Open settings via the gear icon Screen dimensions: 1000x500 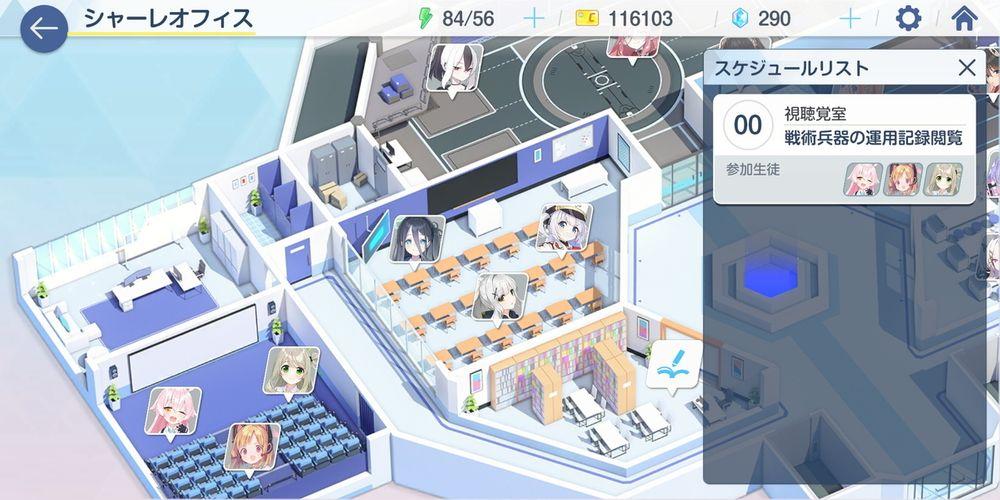[908, 18]
